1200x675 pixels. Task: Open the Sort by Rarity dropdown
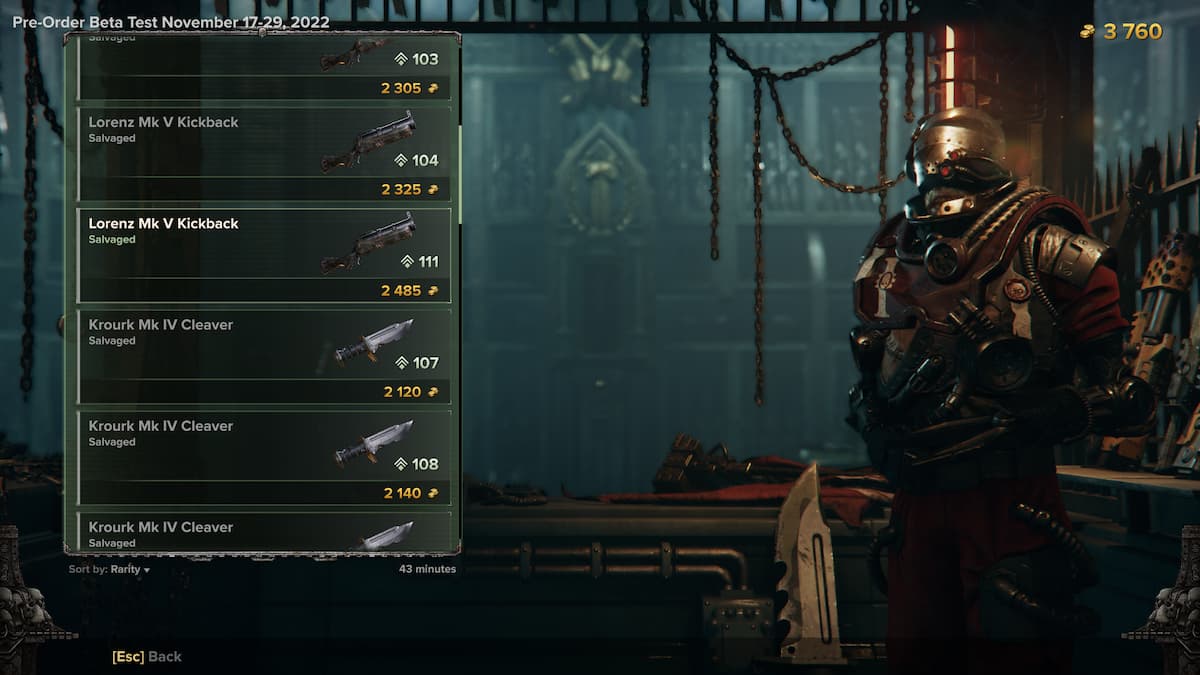tap(110, 569)
